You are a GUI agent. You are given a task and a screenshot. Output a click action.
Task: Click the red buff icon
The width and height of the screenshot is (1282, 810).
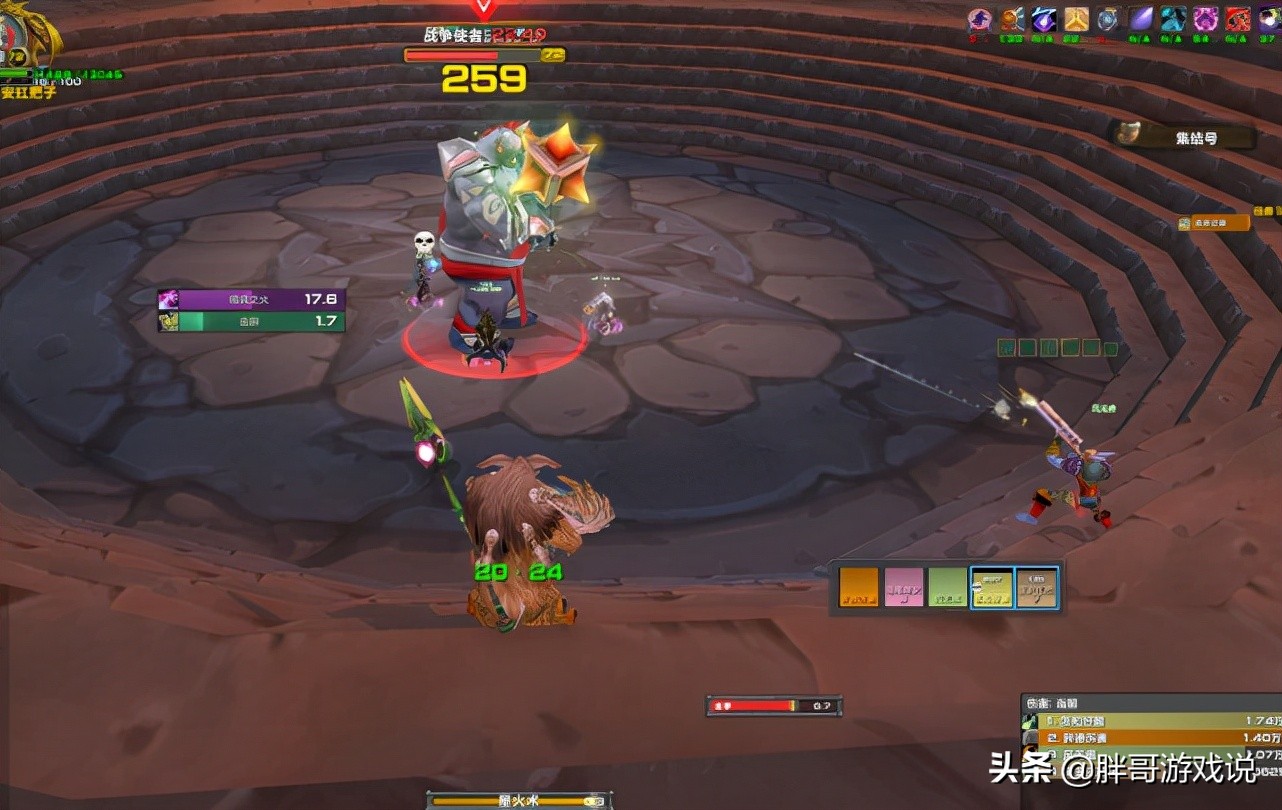pos(1238,19)
